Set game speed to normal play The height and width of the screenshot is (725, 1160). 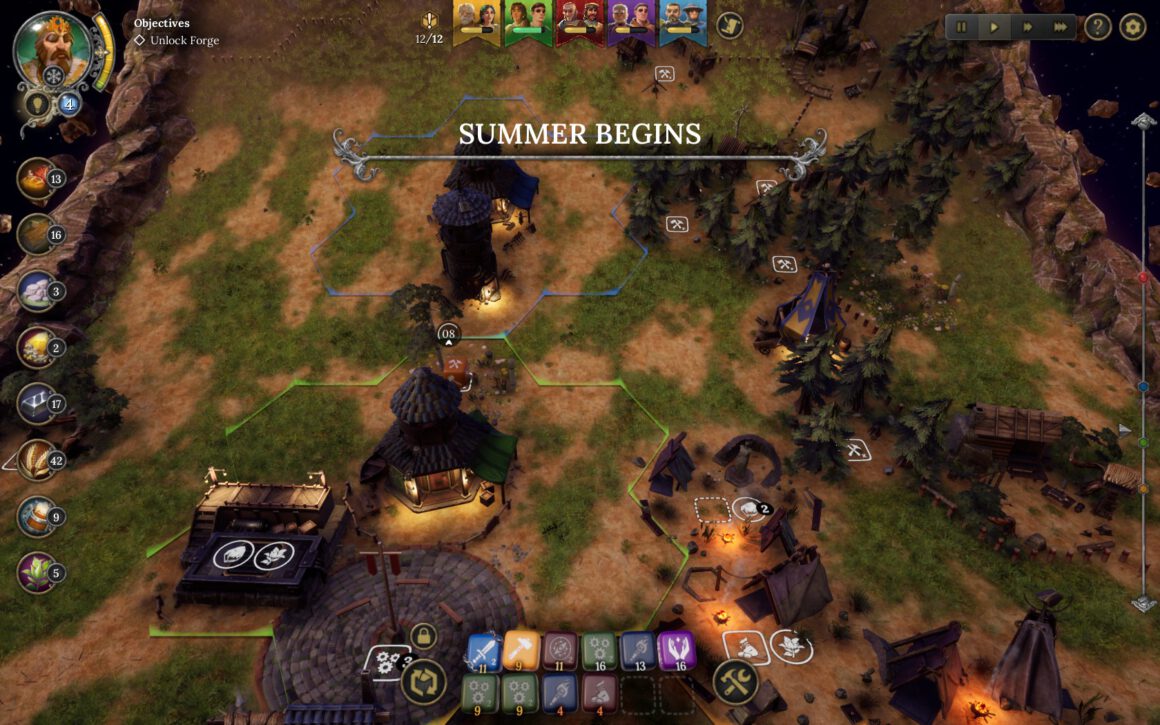pyautogui.click(x=994, y=27)
